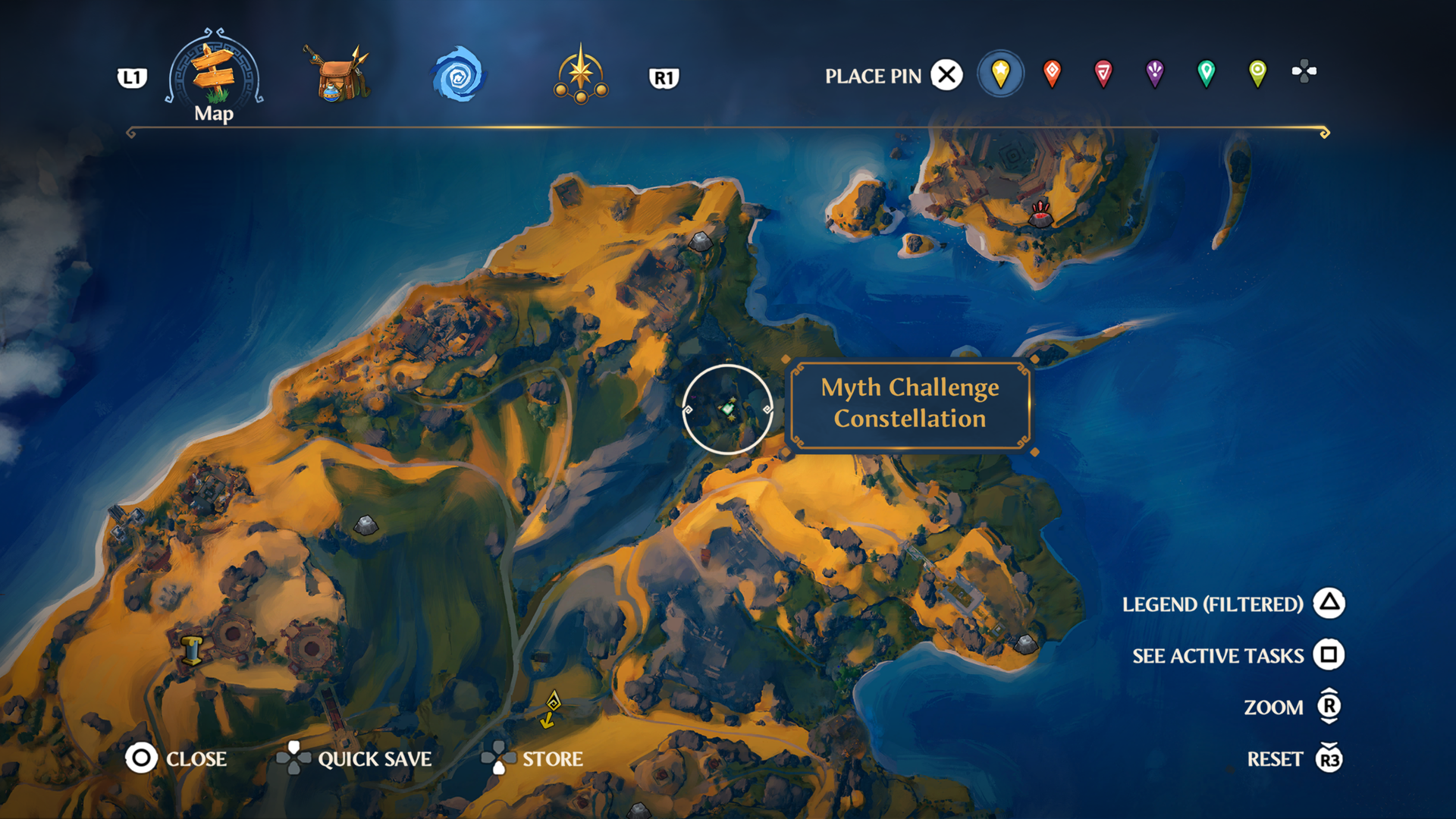Select the golden pillar map marker

point(192,651)
